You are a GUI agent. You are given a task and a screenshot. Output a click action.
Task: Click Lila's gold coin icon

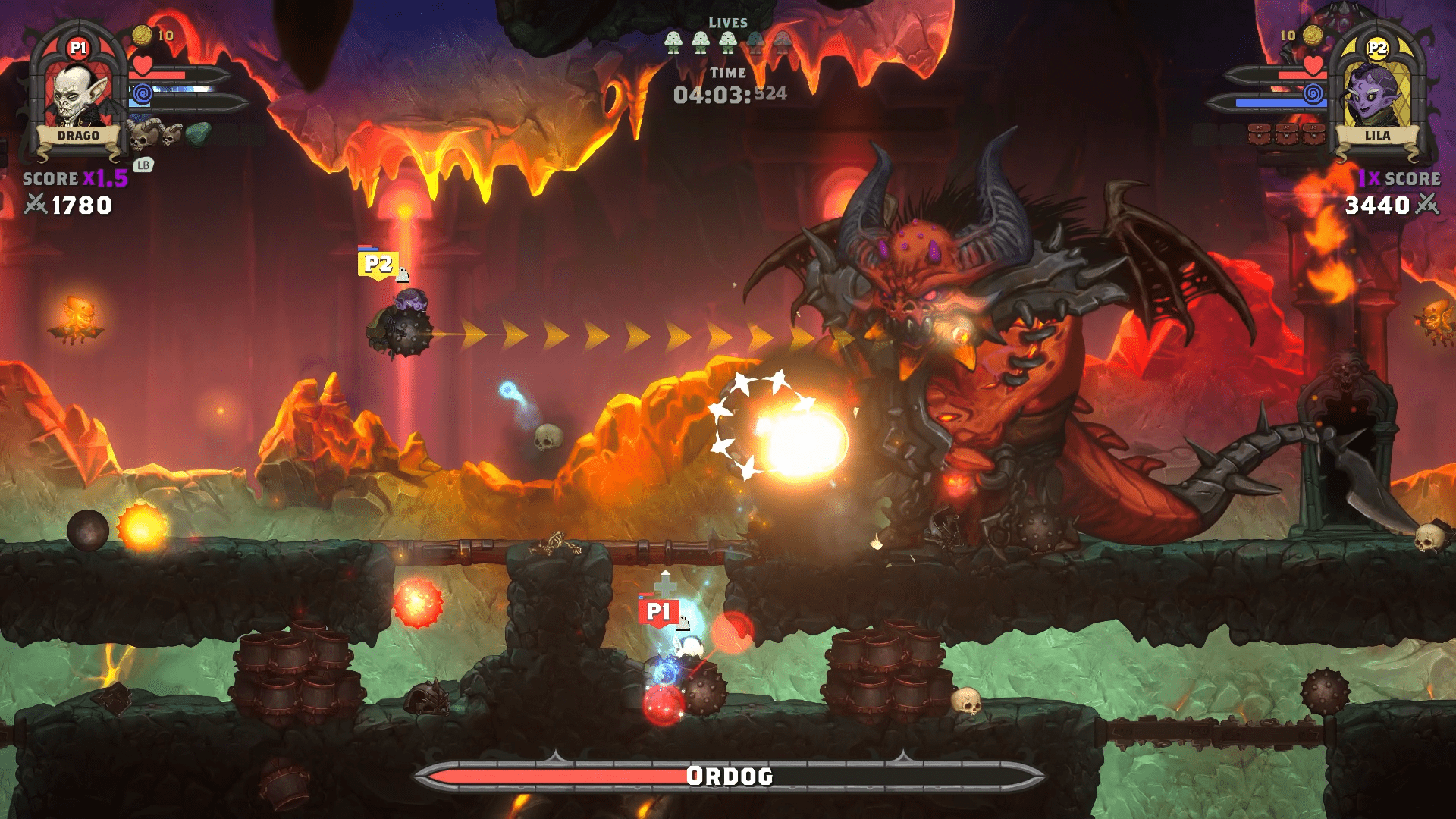(x=1313, y=35)
